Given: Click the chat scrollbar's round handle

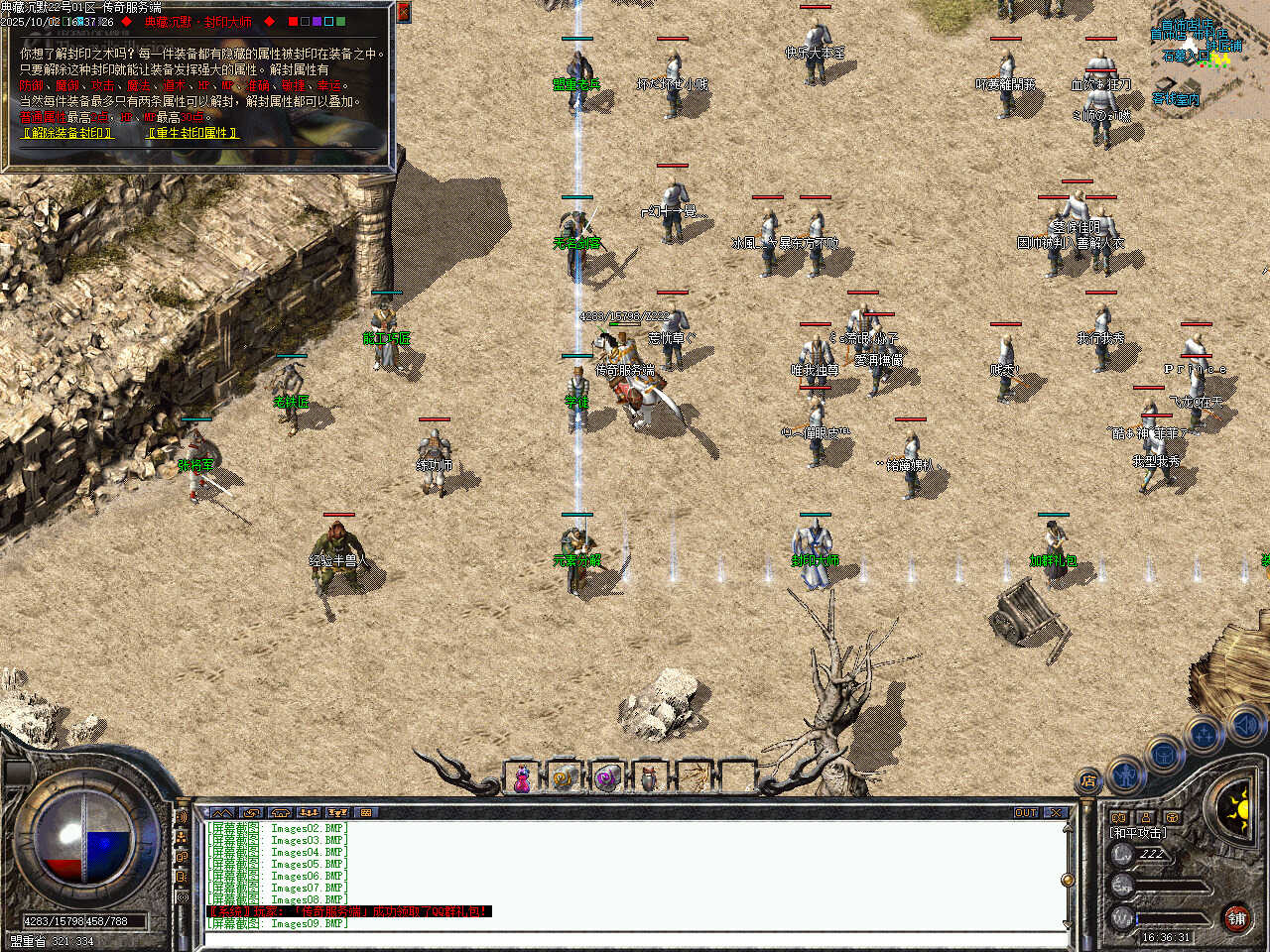Looking at the screenshot, I should coord(1068,880).
